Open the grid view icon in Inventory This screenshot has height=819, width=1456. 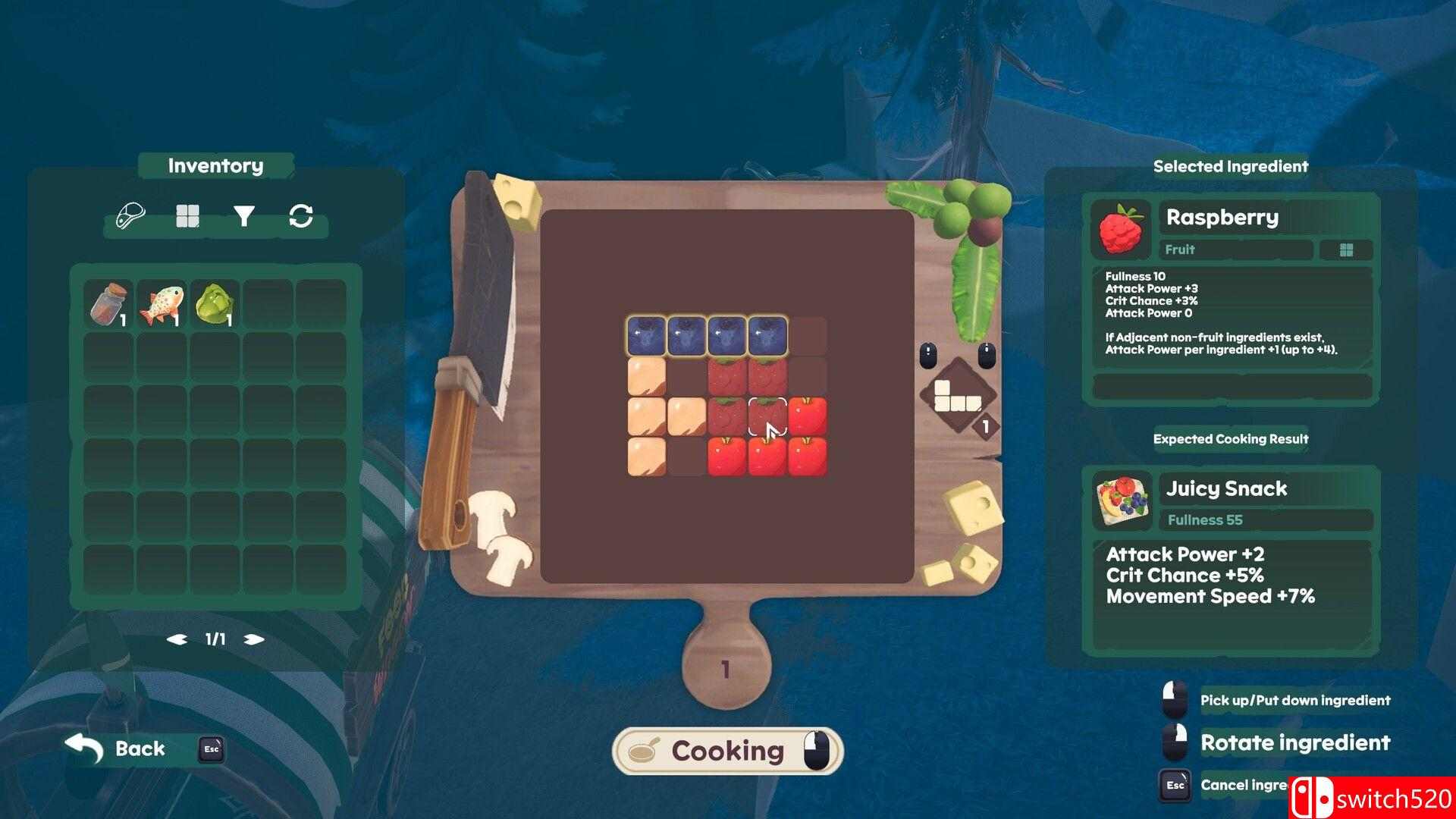point(187,215)
